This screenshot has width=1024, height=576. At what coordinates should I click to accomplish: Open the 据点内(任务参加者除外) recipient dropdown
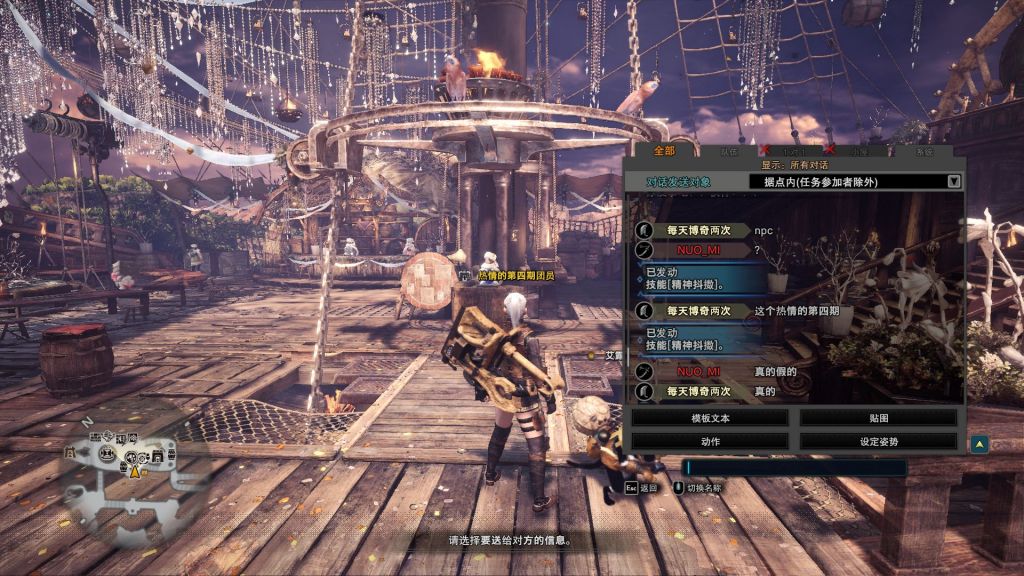click(856, 182)
